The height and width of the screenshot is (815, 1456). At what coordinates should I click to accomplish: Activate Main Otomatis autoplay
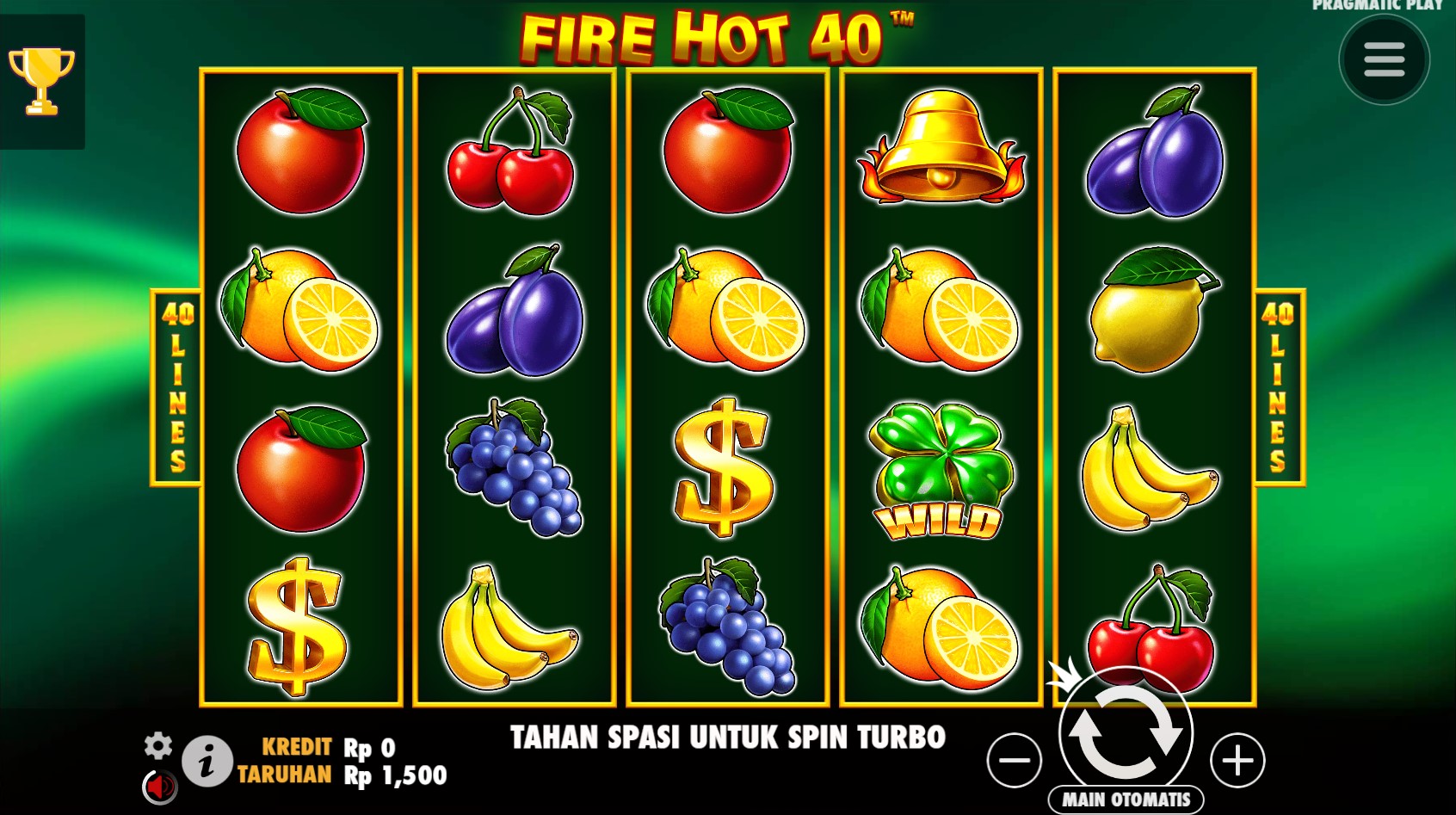coord(1126,800)
